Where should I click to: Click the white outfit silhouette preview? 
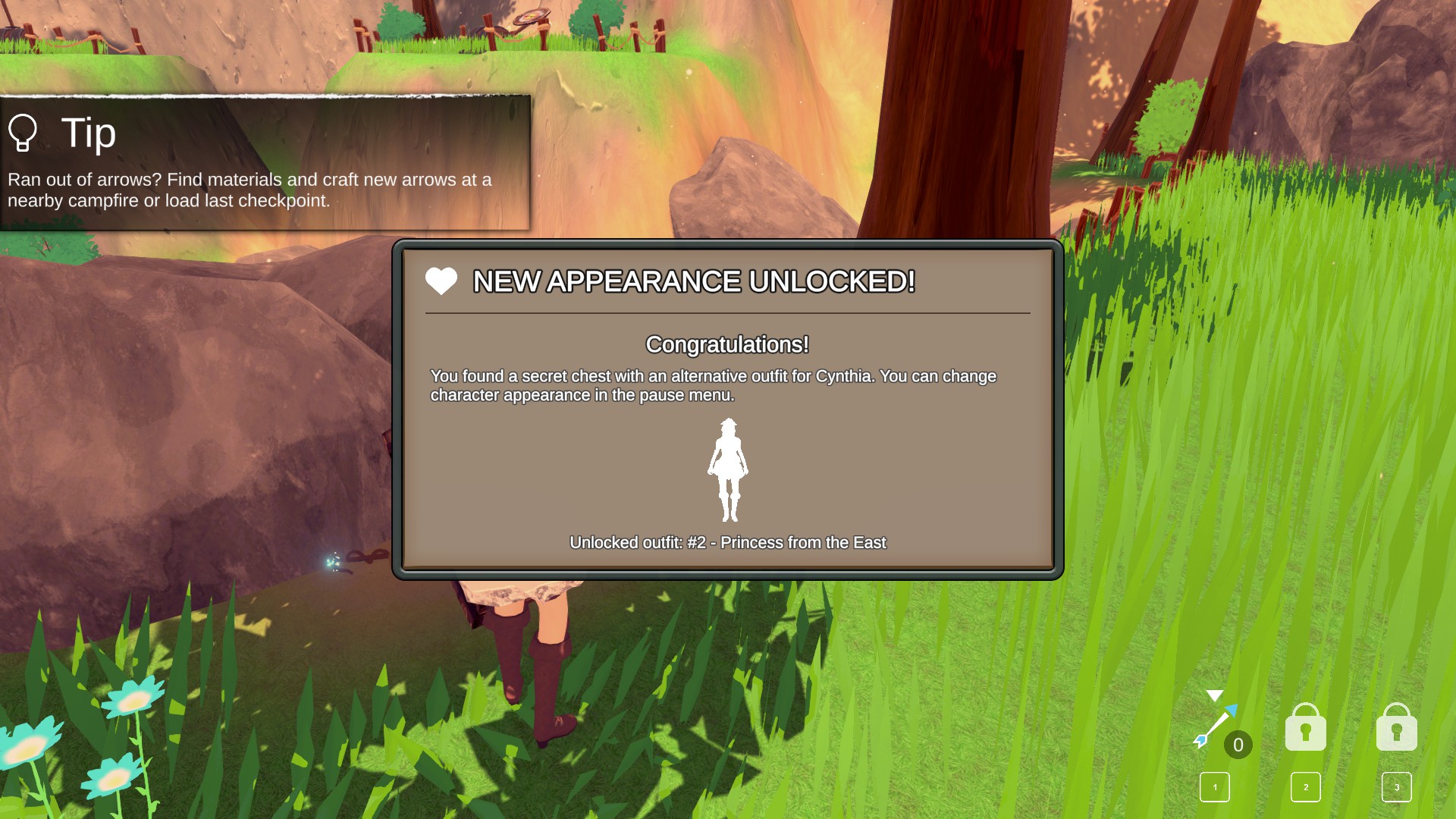click(728, 470)
